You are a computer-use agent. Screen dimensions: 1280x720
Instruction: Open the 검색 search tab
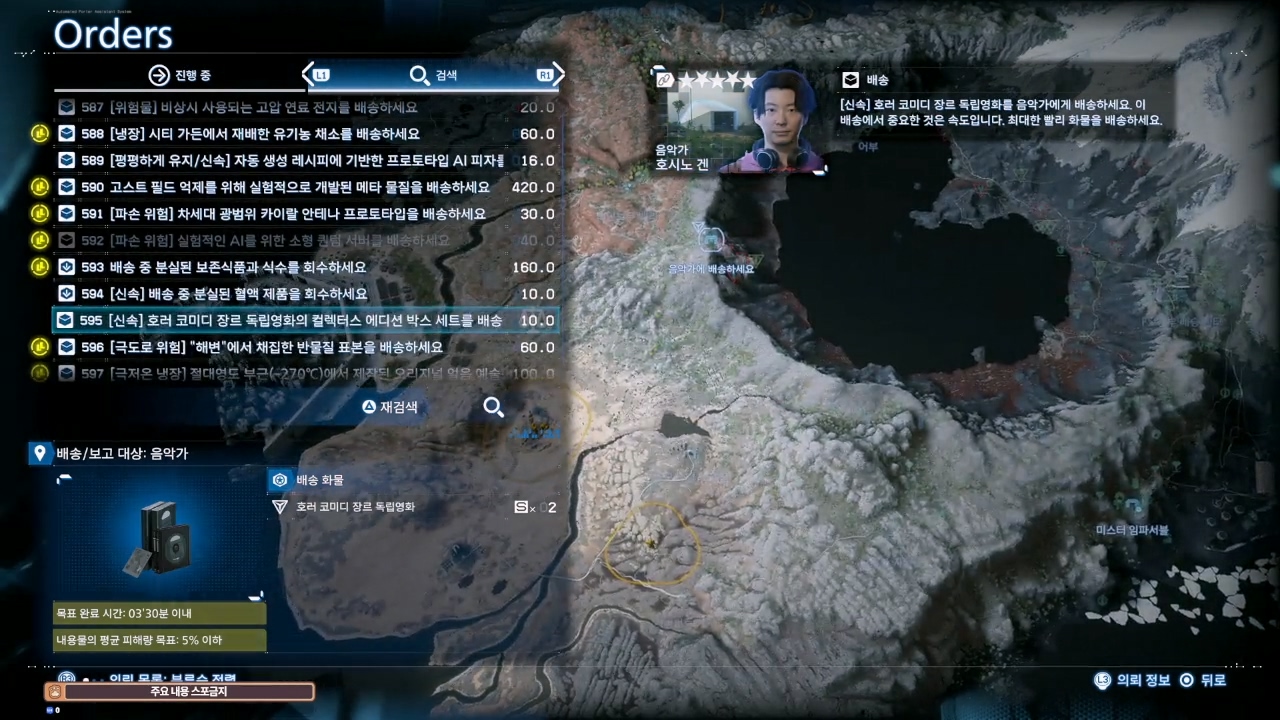pyautogui.click(x=433, y=75)
